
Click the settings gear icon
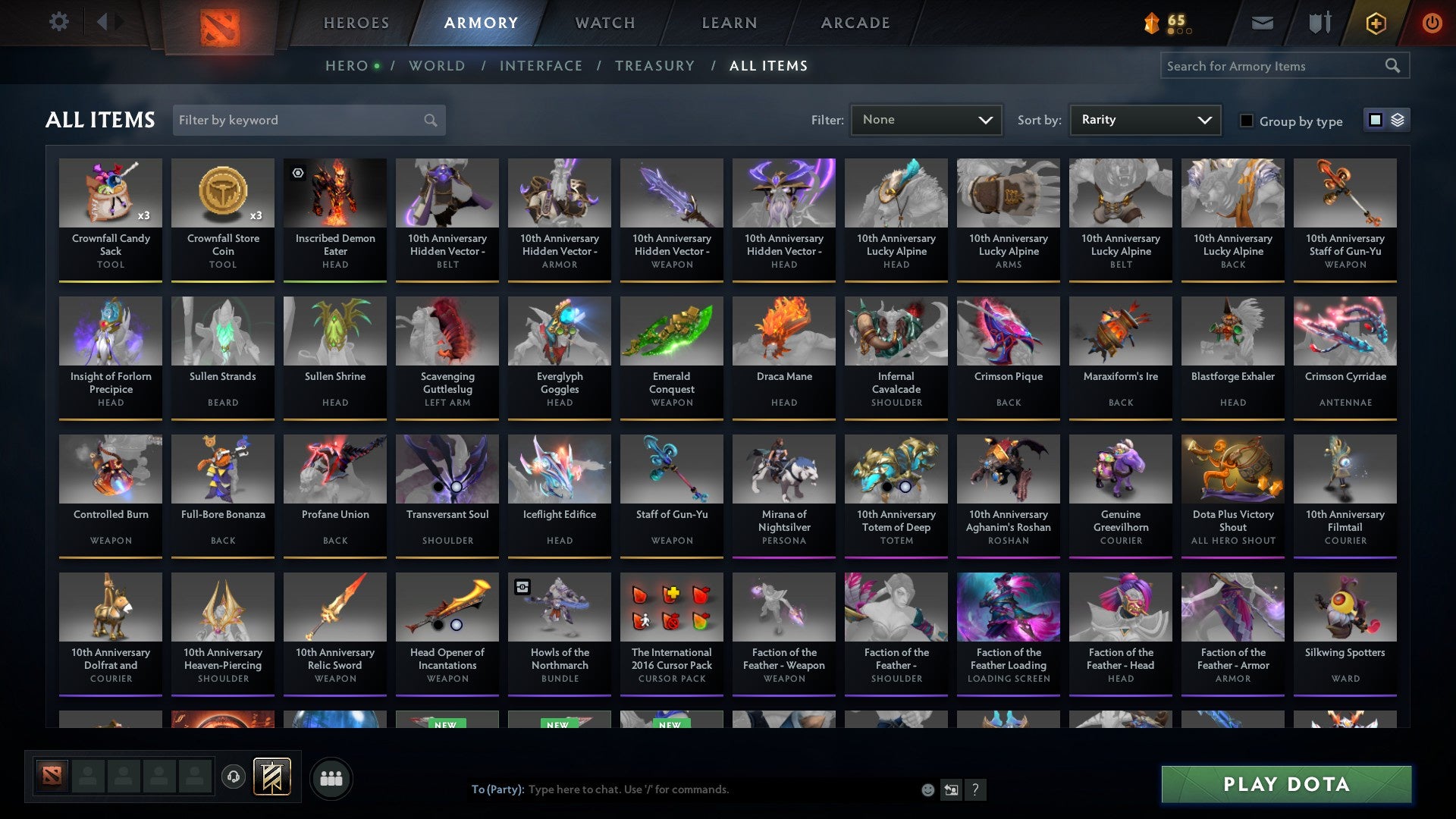(58, 22)
